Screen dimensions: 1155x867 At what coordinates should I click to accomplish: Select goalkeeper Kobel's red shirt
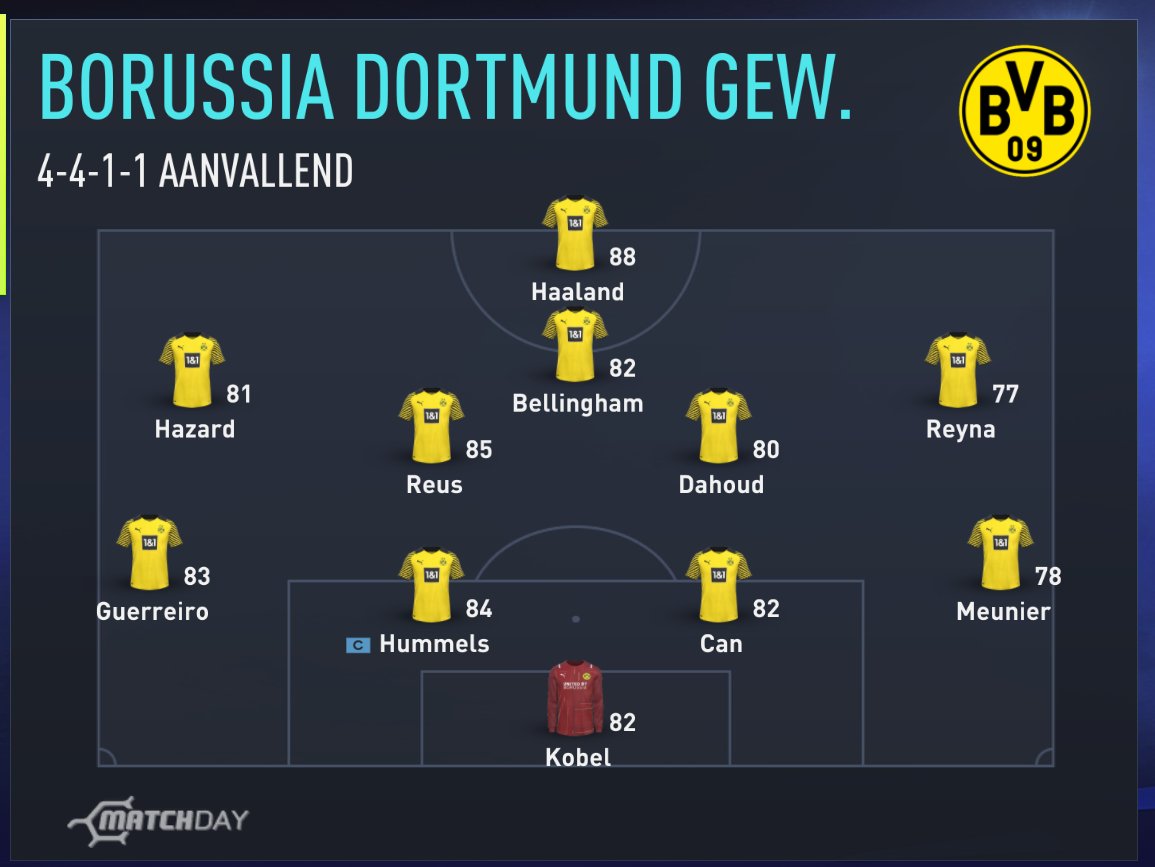(575, 698)
